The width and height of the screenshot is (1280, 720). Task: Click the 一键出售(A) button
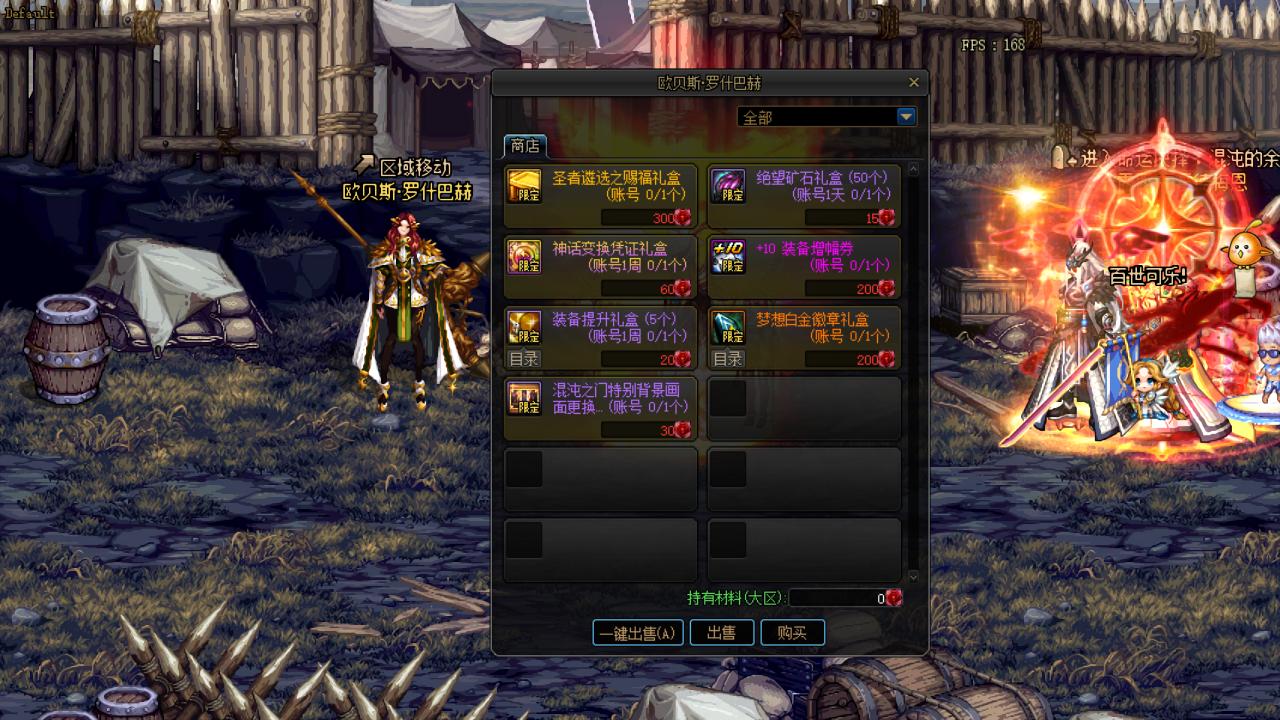point(638,633)
